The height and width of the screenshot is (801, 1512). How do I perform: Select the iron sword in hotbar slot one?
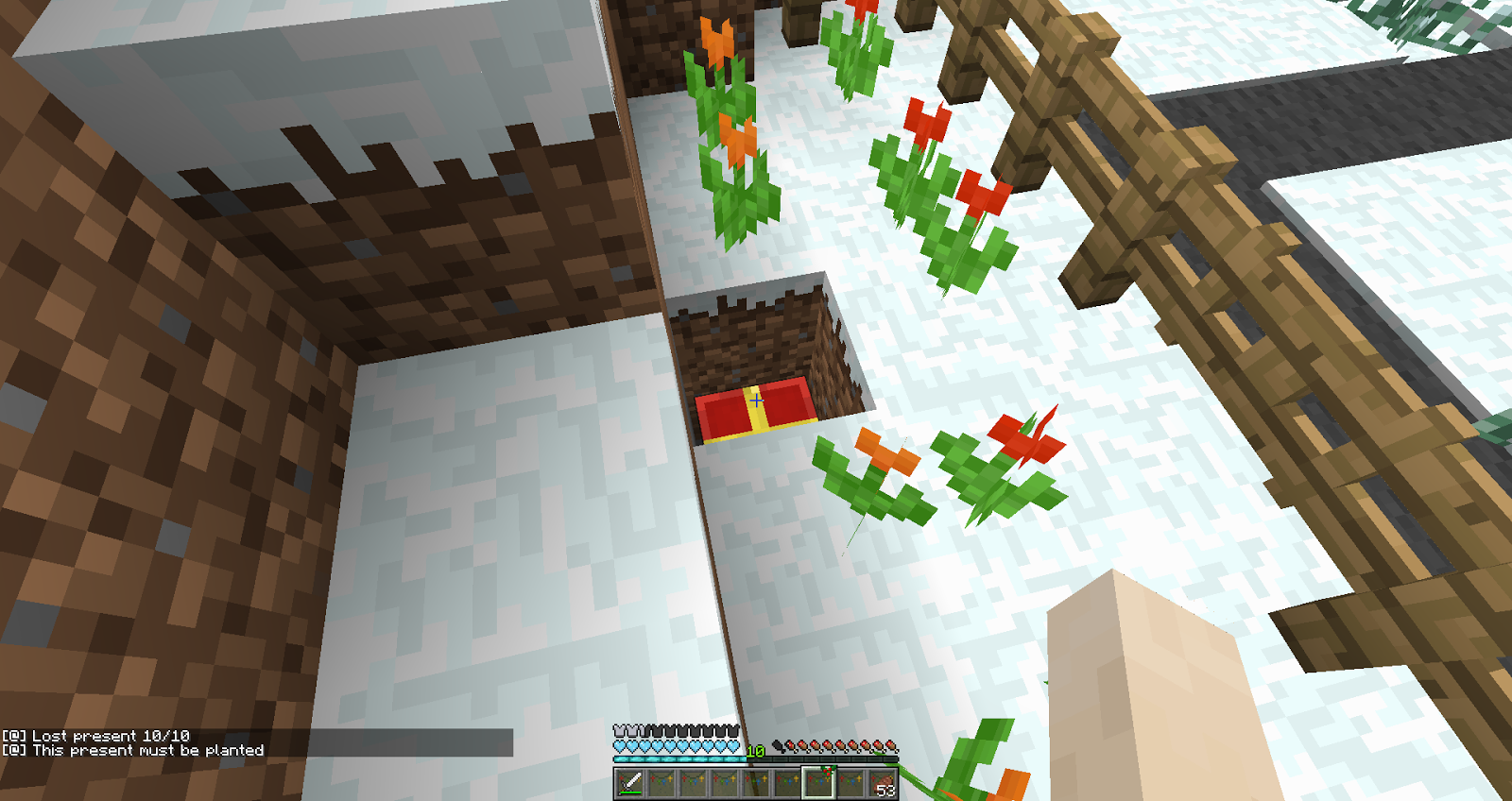click(629, 782)
